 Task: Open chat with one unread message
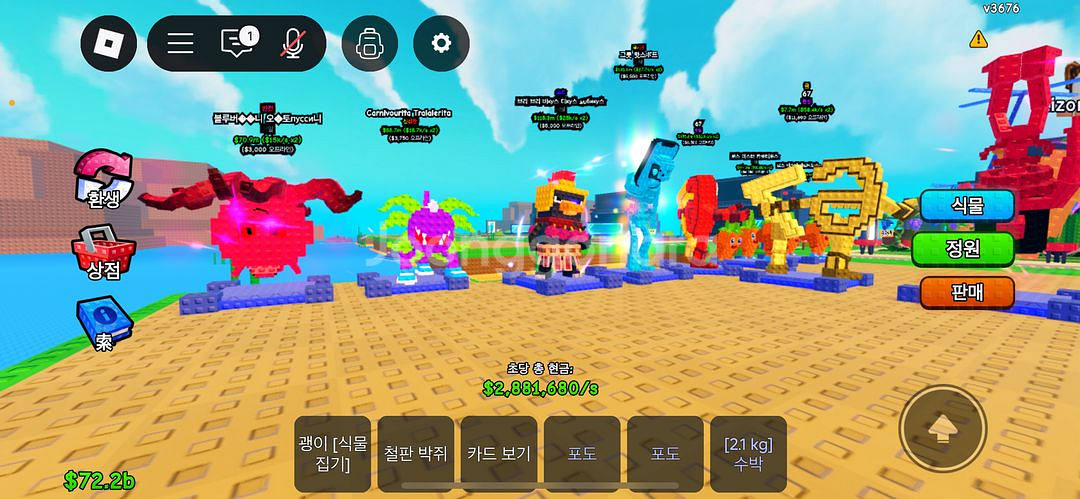click(237, 43)
